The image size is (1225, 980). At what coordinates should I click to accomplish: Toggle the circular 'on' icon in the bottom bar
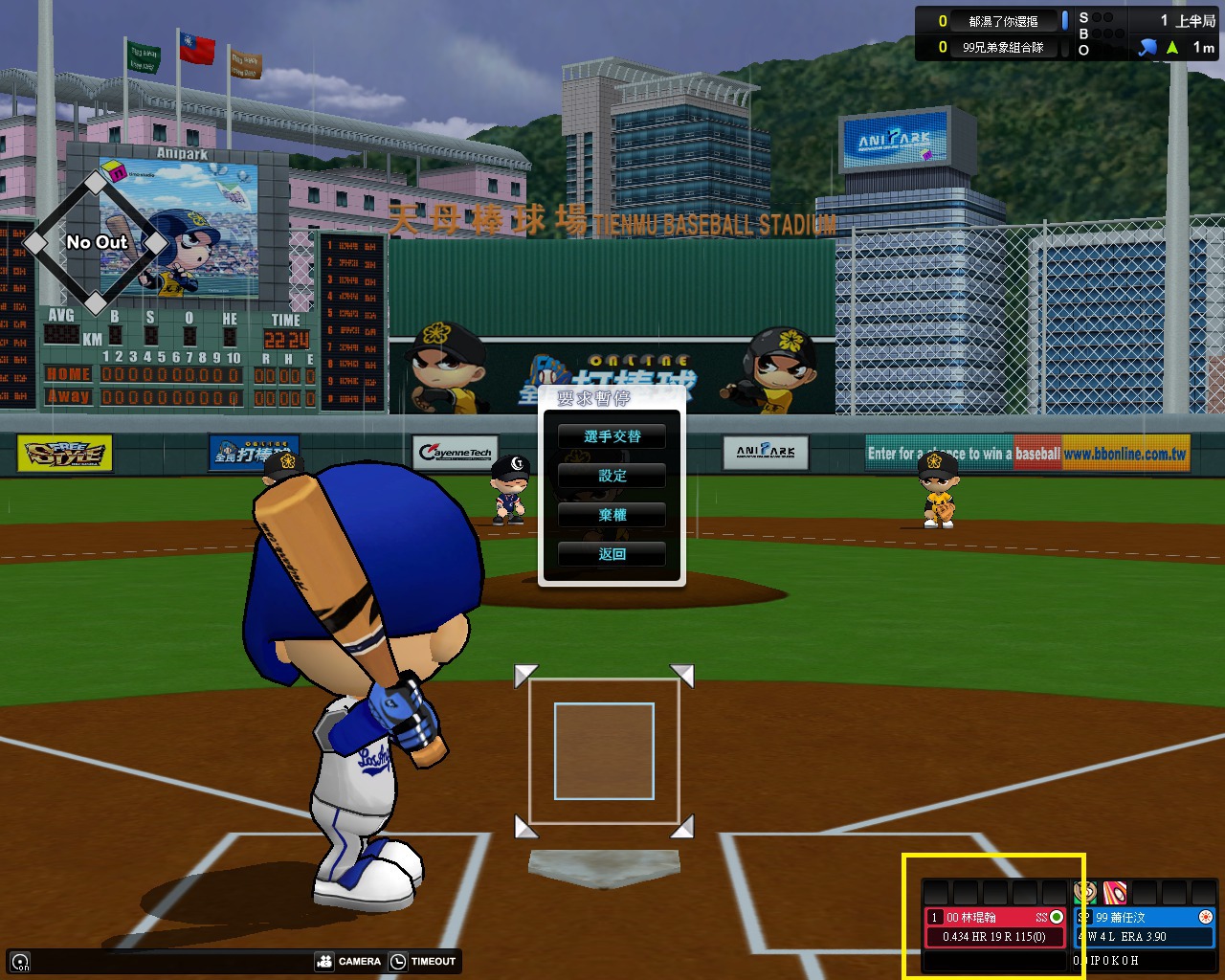point(20,962)
